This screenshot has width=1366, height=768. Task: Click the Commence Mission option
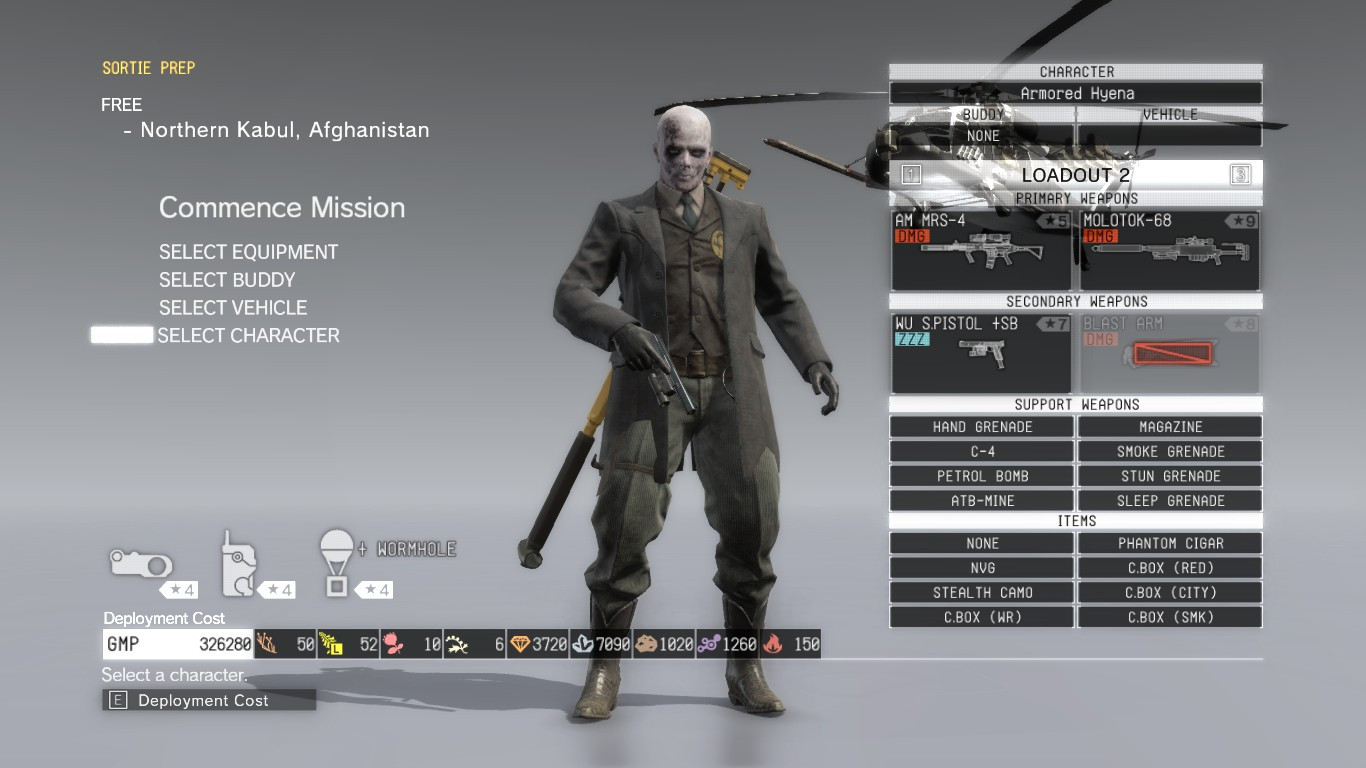[282, 208]
